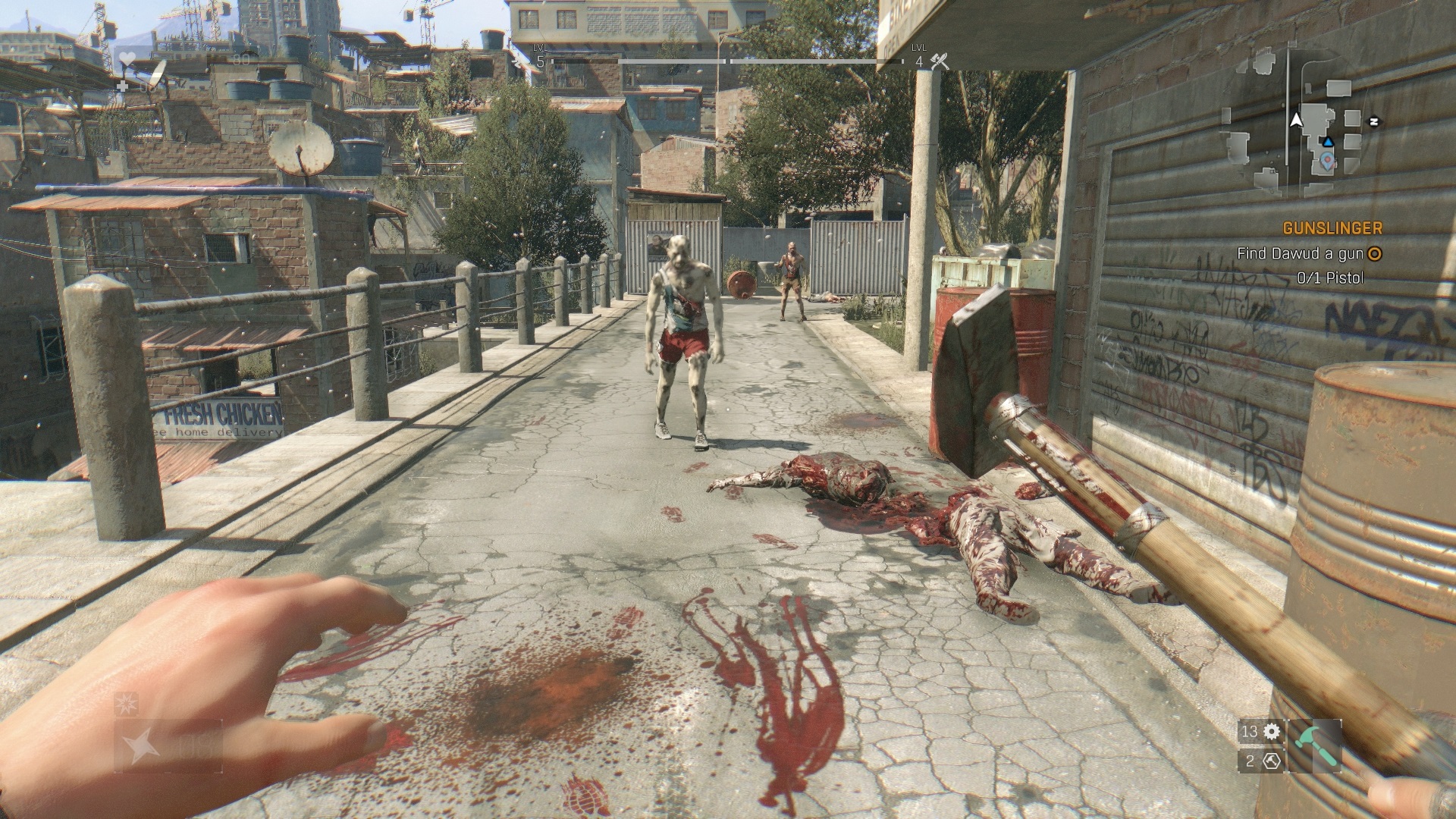
Task: Toggle the blue triangle marker on the minimap
Action: 1329,143
